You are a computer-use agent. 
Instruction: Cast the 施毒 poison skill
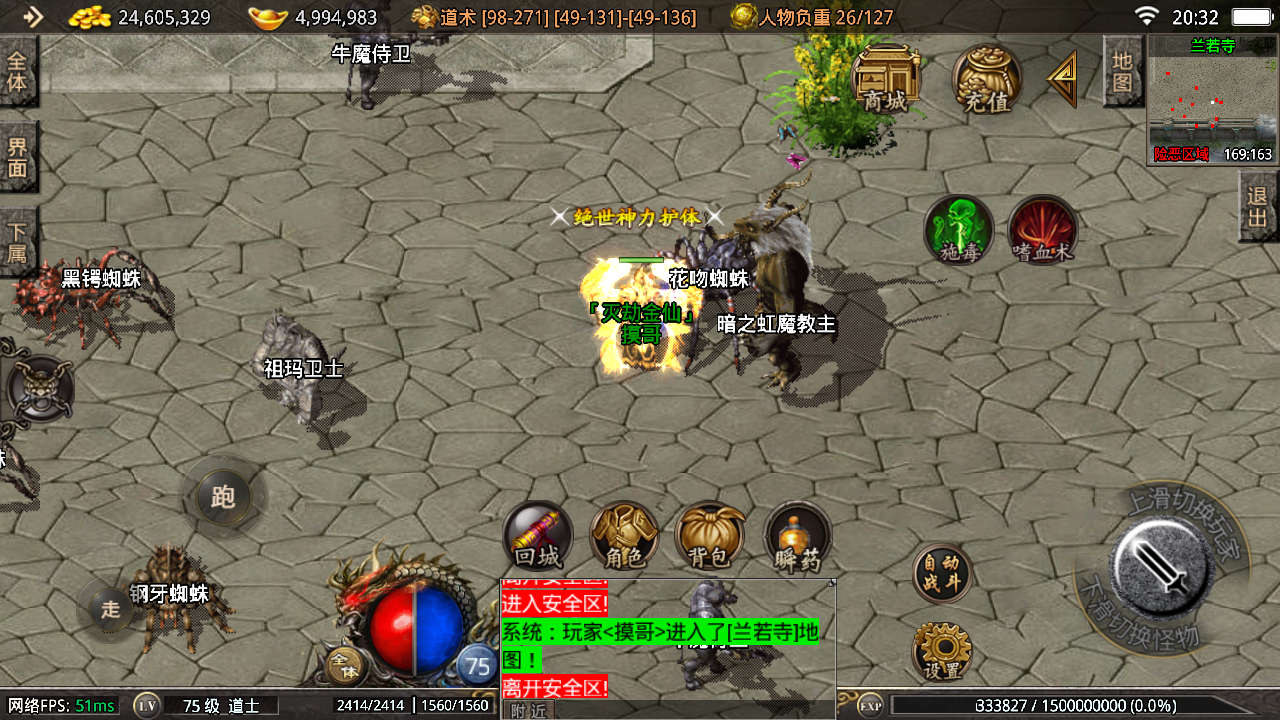959,231
